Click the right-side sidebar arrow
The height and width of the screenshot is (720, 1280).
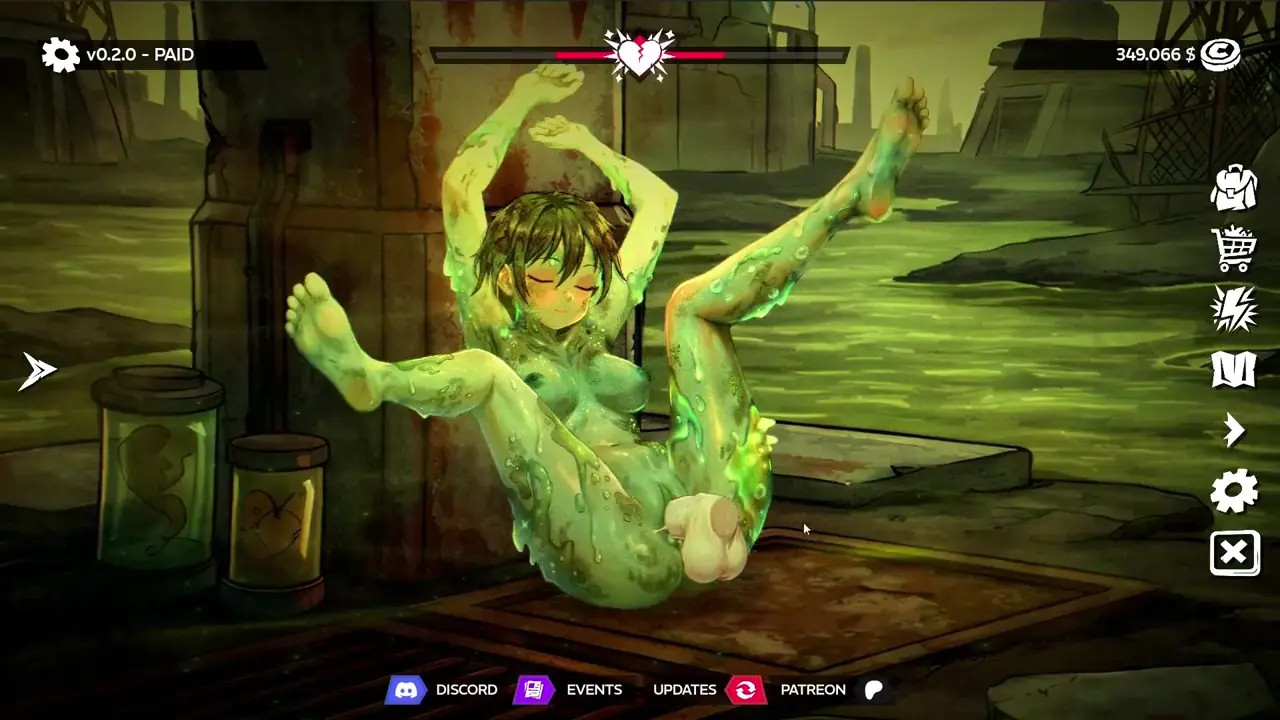[x=1234, y=431]
